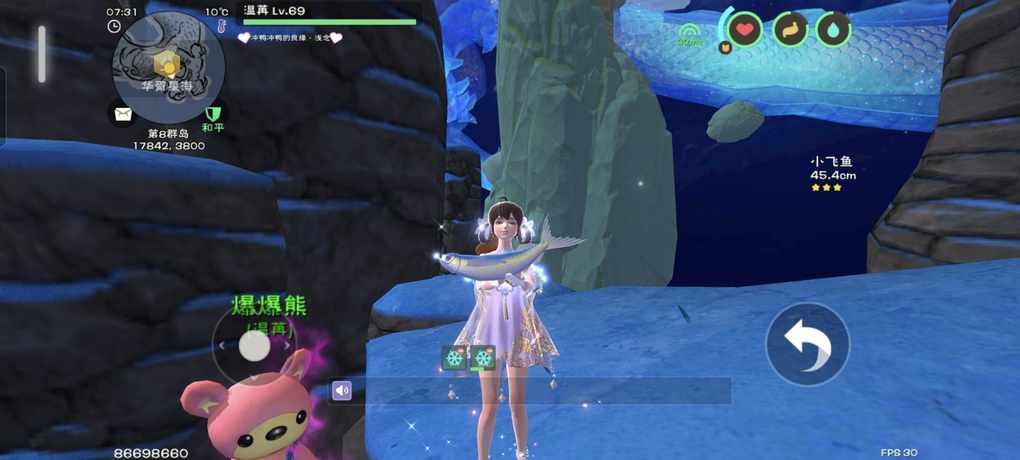Click the speaker icon on chat bar

[x=342, y=391]
